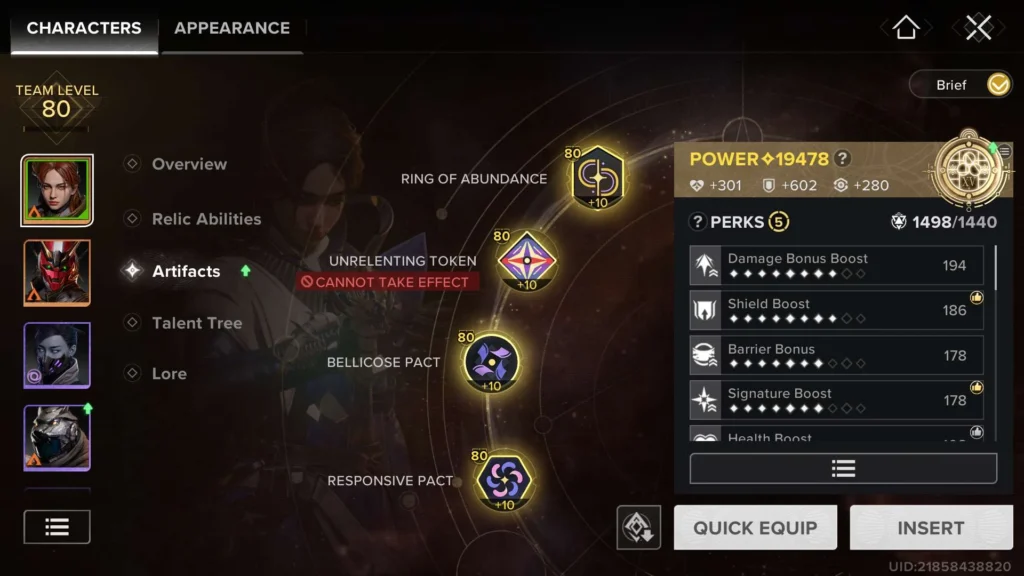Choose the Bellicose Pact artifact
1024x576 pixels.
pyautogui.click(x=491, y=360)
